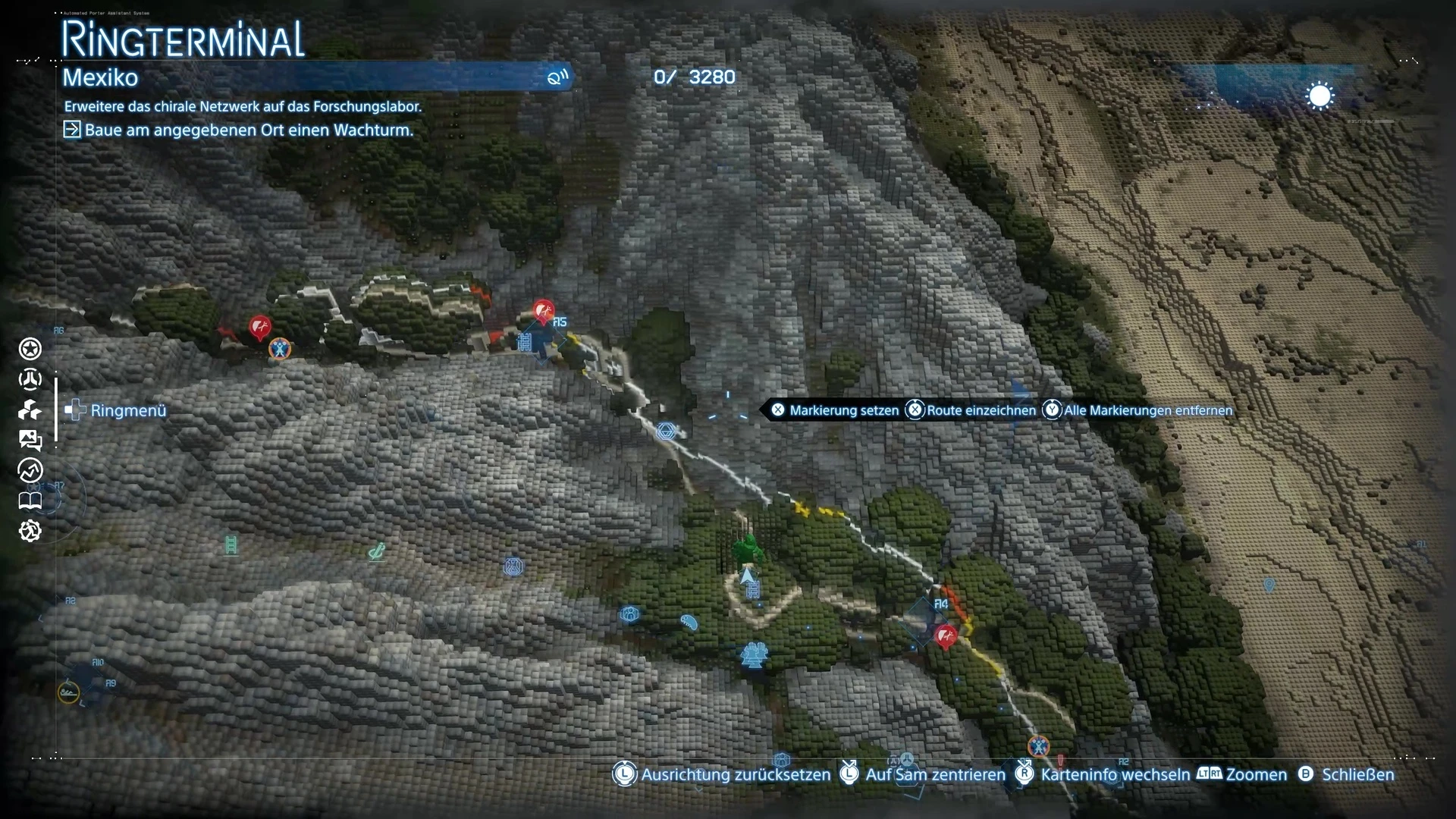This screenshot has height=819, width=1456.
Task: Open the book icon in side menu
Action: click(30, 500)
